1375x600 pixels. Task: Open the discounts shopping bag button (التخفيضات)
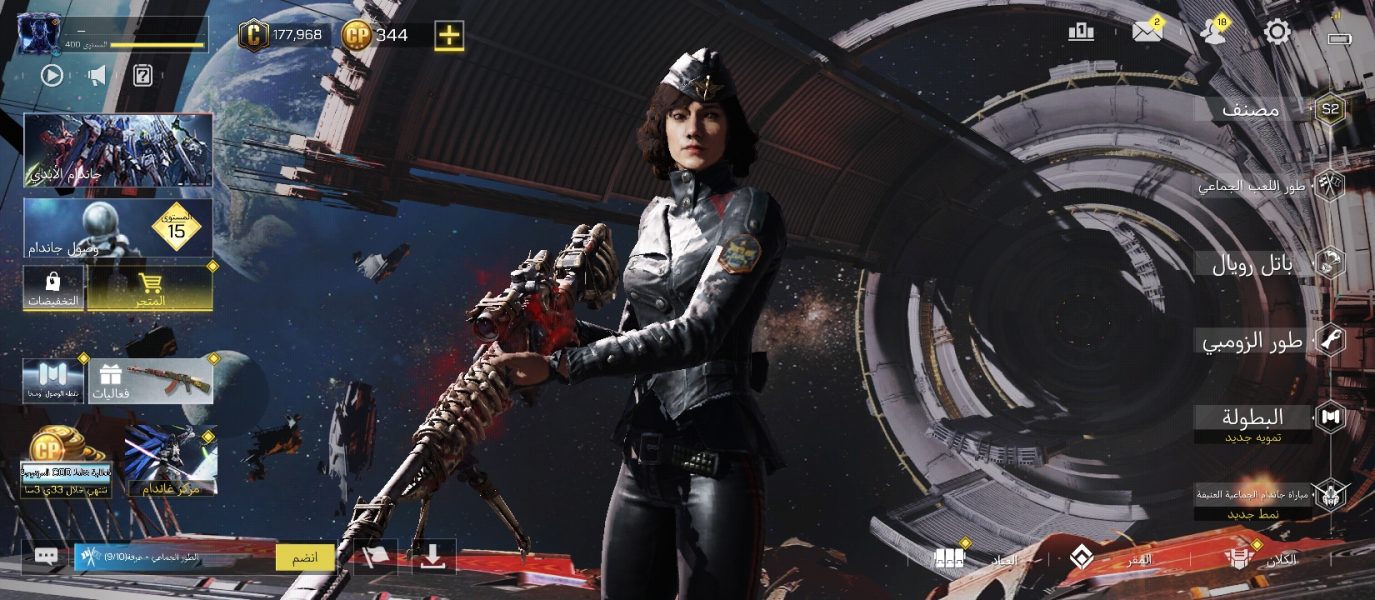tap(53, 288)
